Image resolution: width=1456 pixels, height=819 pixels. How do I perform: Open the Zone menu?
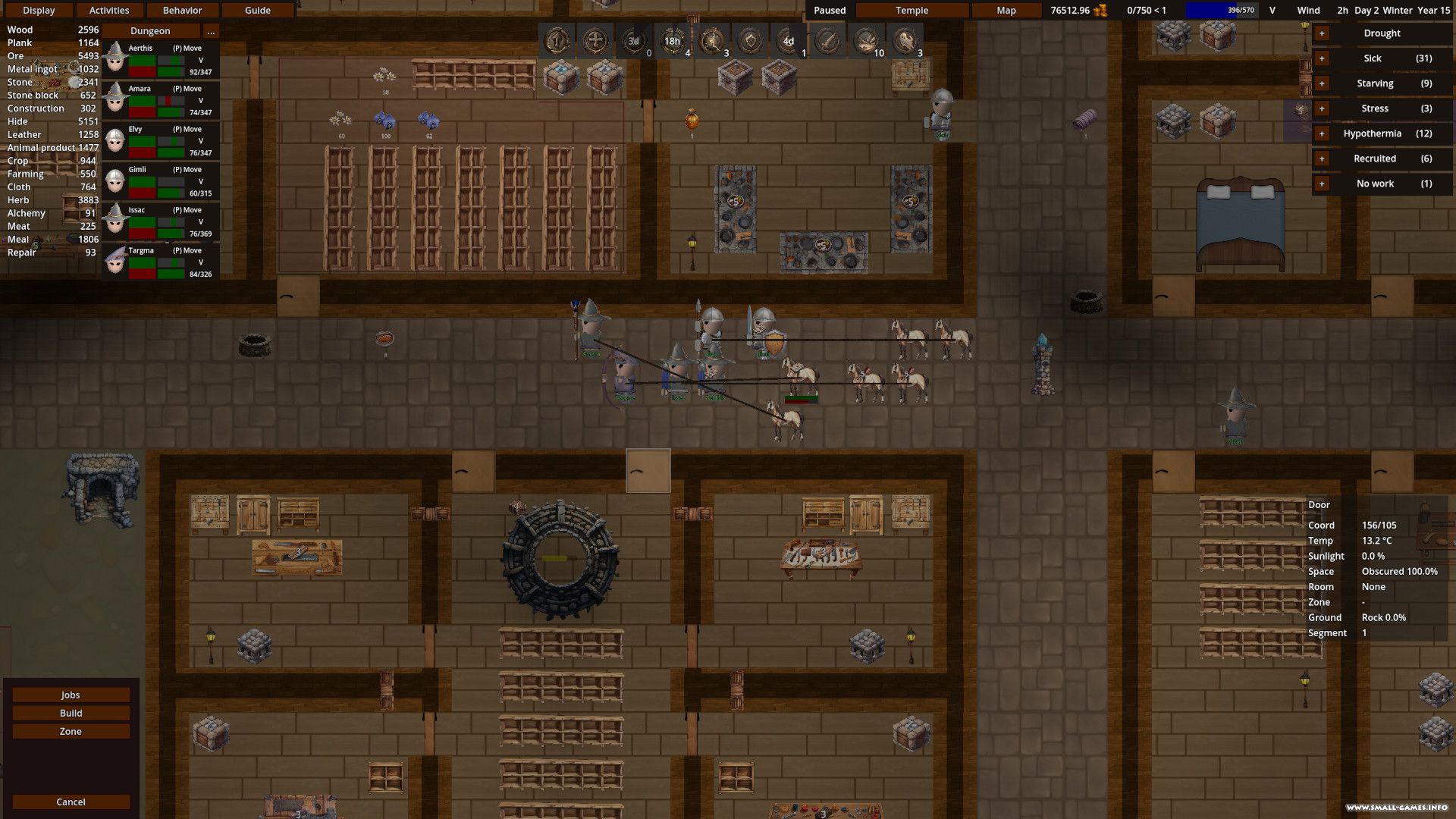click(x=71, y=731)
